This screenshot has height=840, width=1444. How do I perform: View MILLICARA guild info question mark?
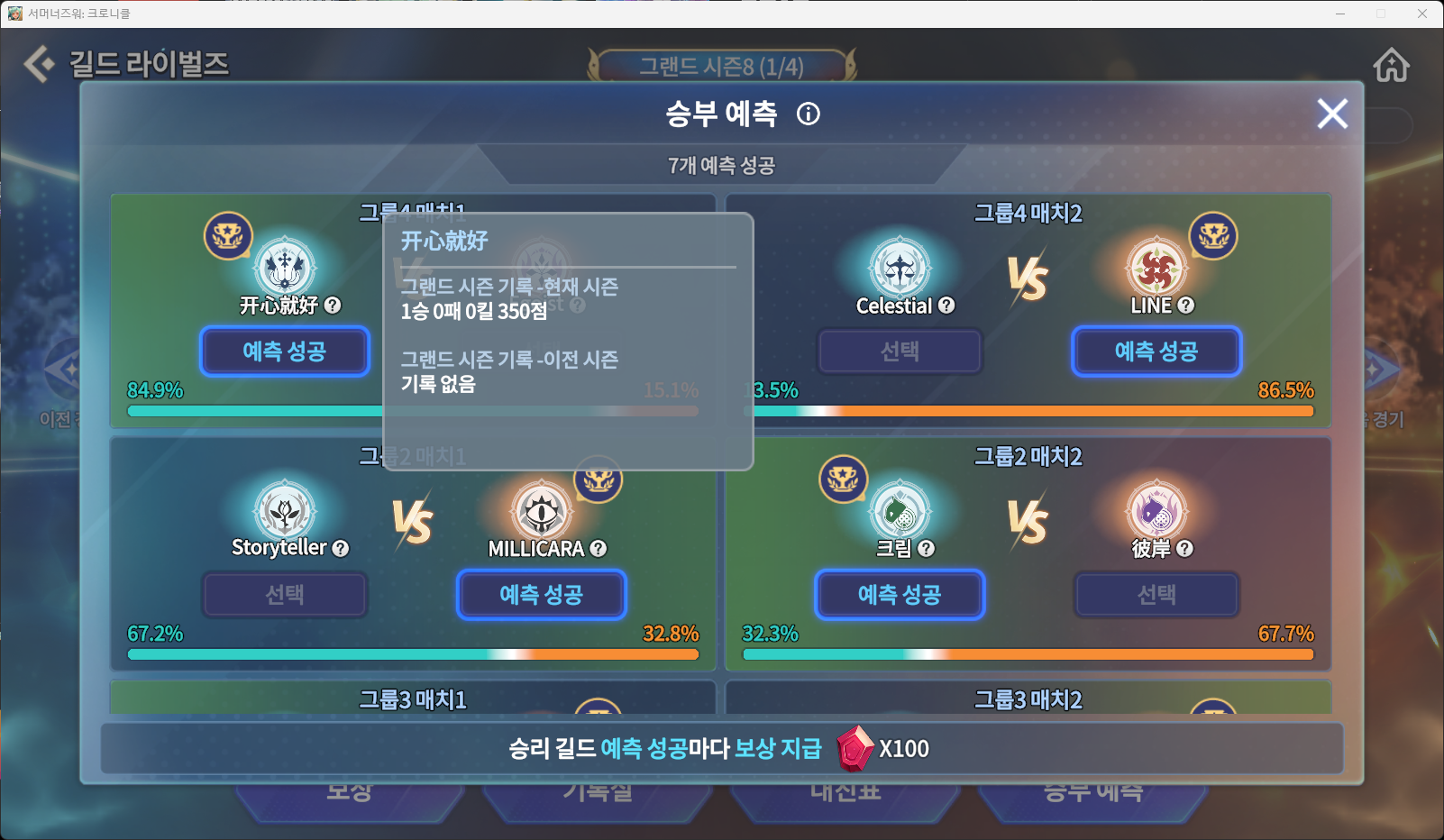[x=599, y=548]
